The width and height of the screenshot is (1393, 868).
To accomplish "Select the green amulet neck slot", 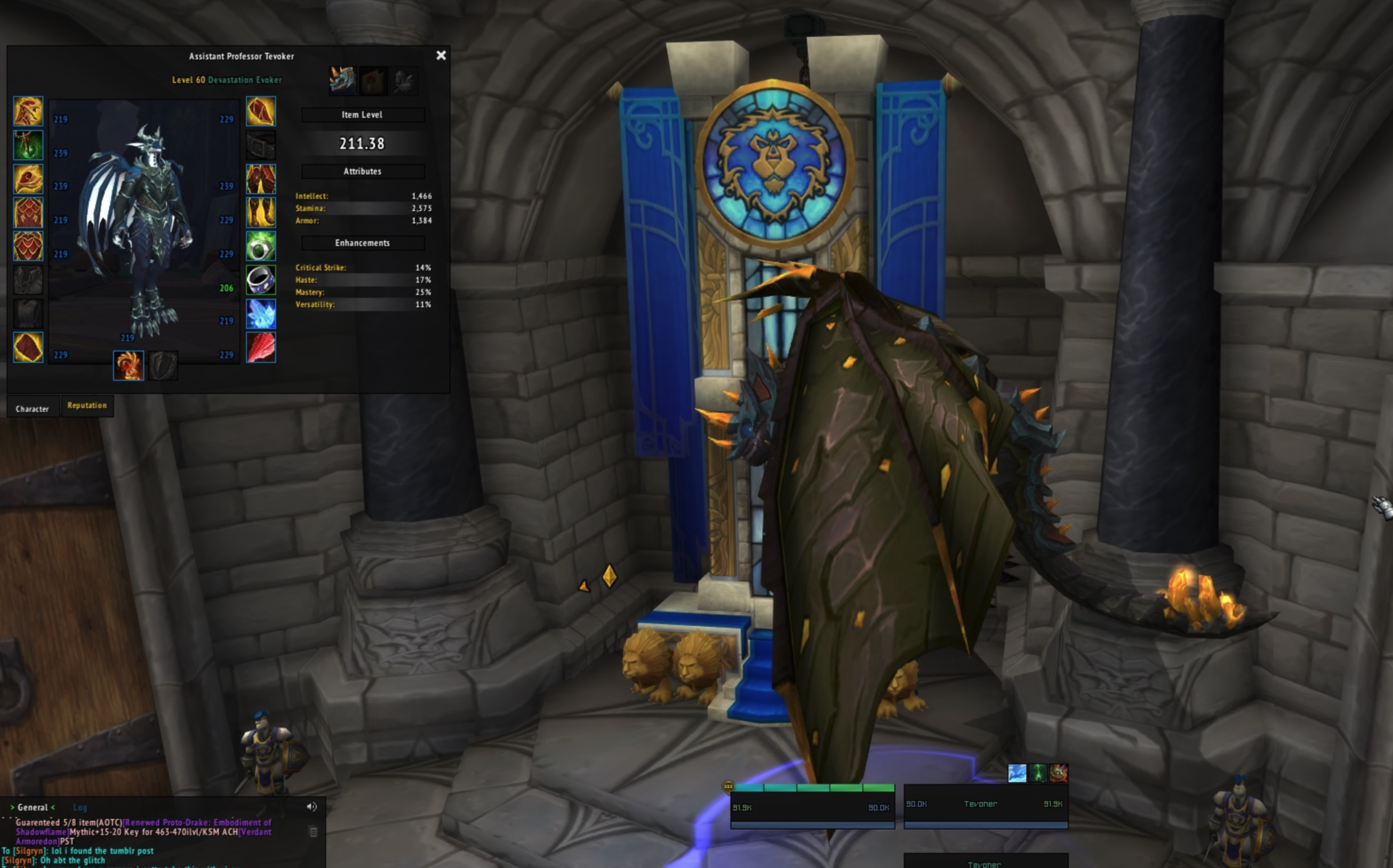I will point(28,146).
